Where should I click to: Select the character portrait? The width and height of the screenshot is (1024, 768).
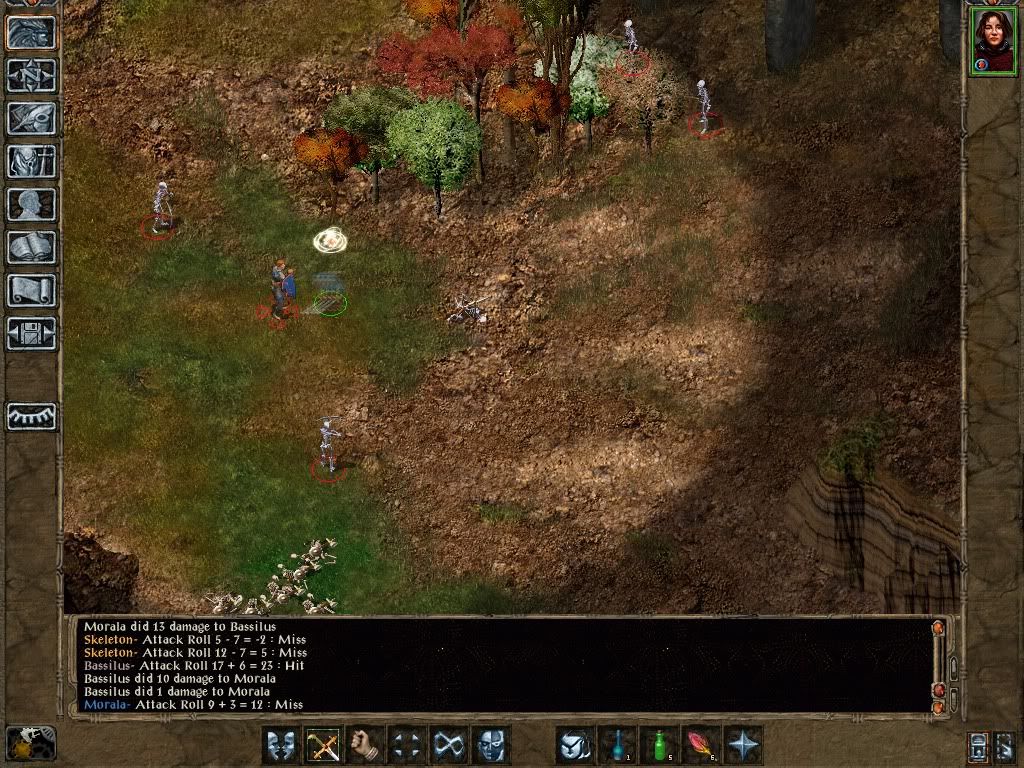click(x=992, y=41)
